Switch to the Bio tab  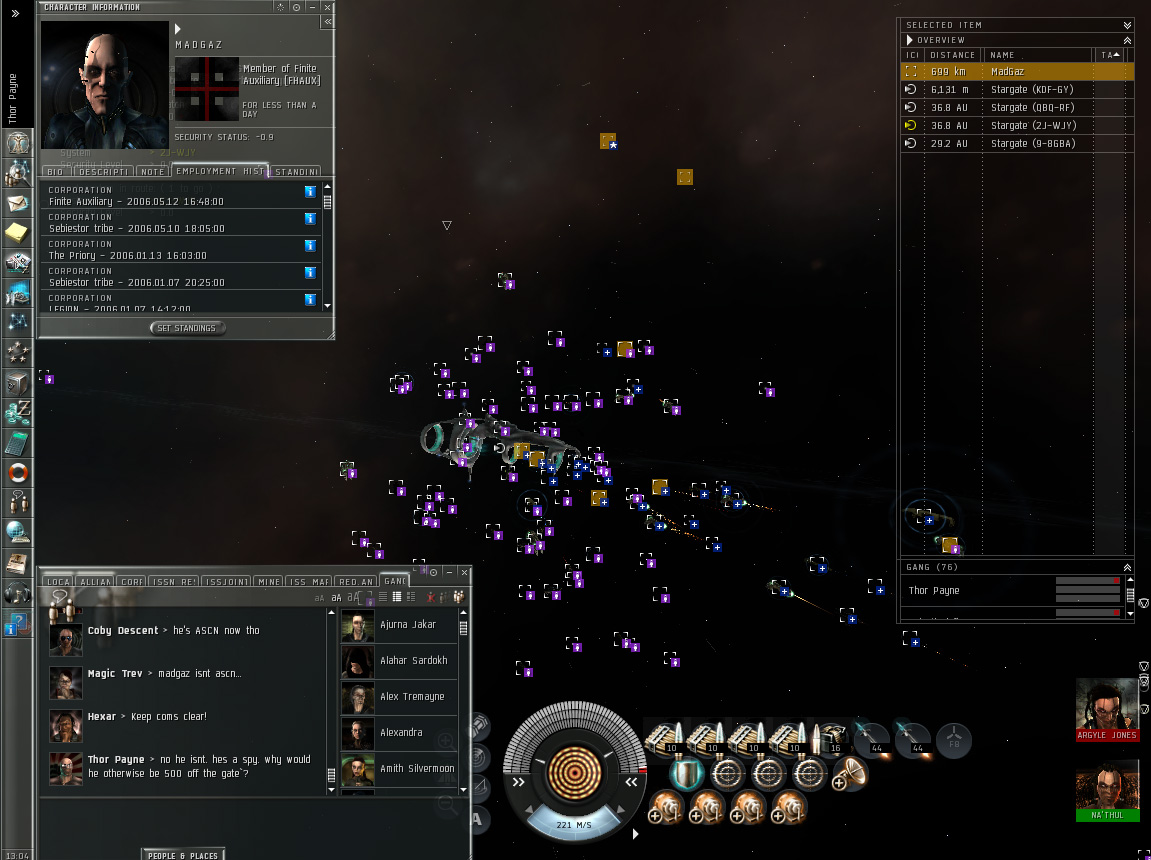point(55,171)
